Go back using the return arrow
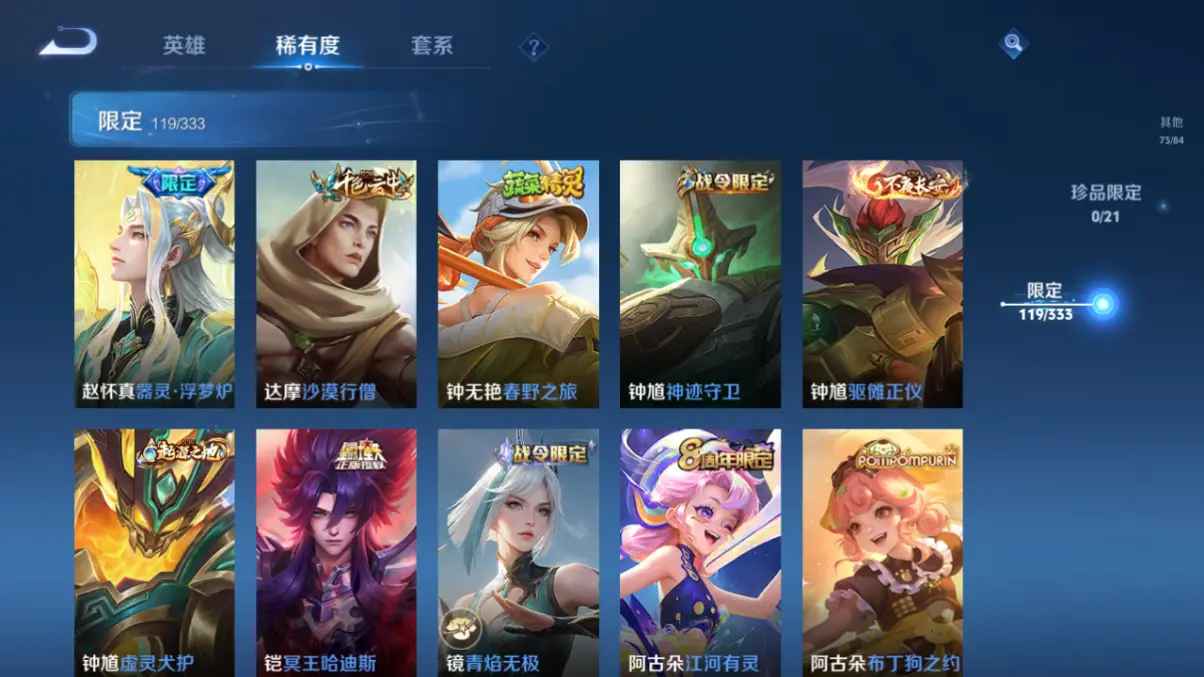The image size is (1204, 677). click(68, 43)
